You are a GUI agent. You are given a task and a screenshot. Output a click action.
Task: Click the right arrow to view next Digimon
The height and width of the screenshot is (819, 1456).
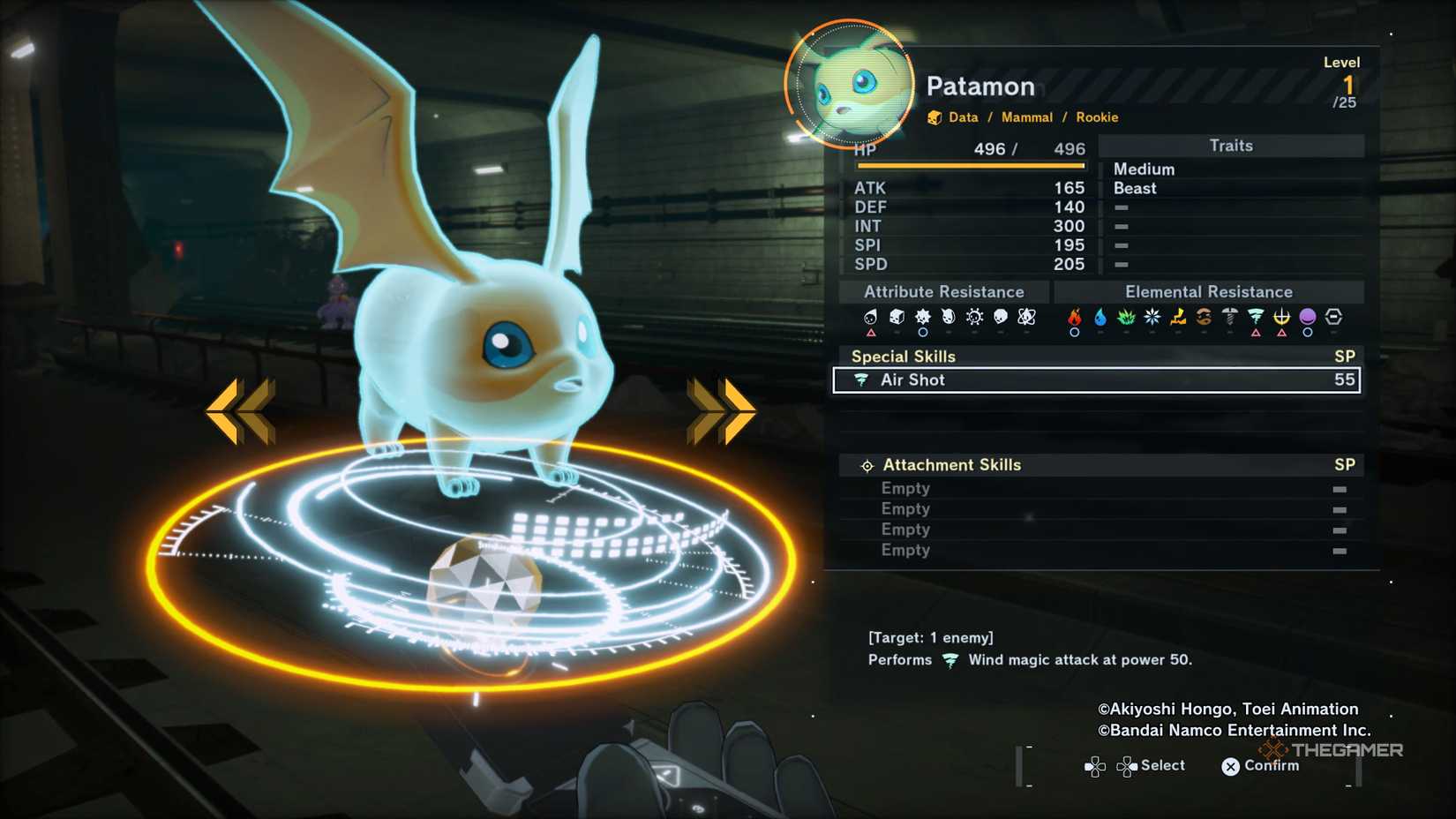722,407
